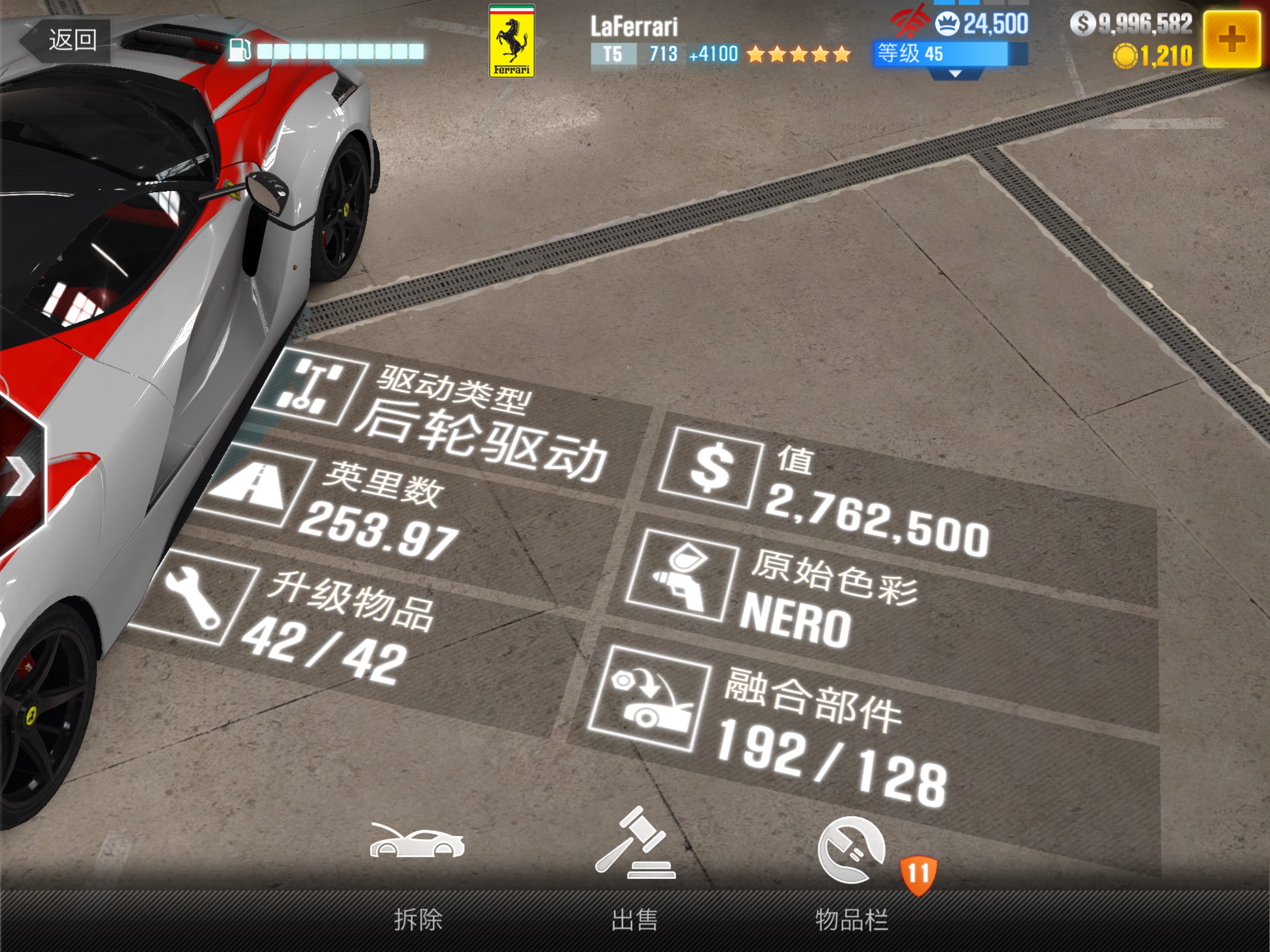This screenshot has width=1270, height=952.
Task: Select the Ferrari manufacturer logo
Action: click(x=511, y=41)
